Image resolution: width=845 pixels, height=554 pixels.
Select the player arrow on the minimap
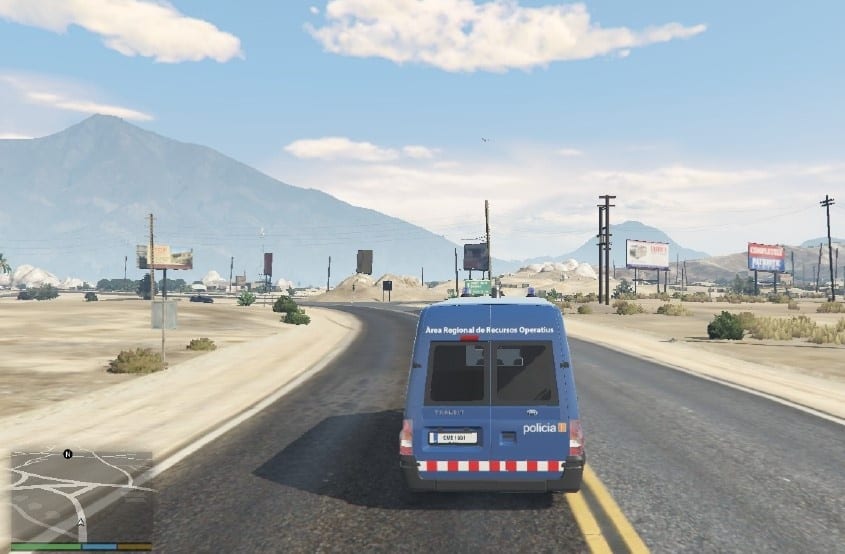(x=81, y=523)
